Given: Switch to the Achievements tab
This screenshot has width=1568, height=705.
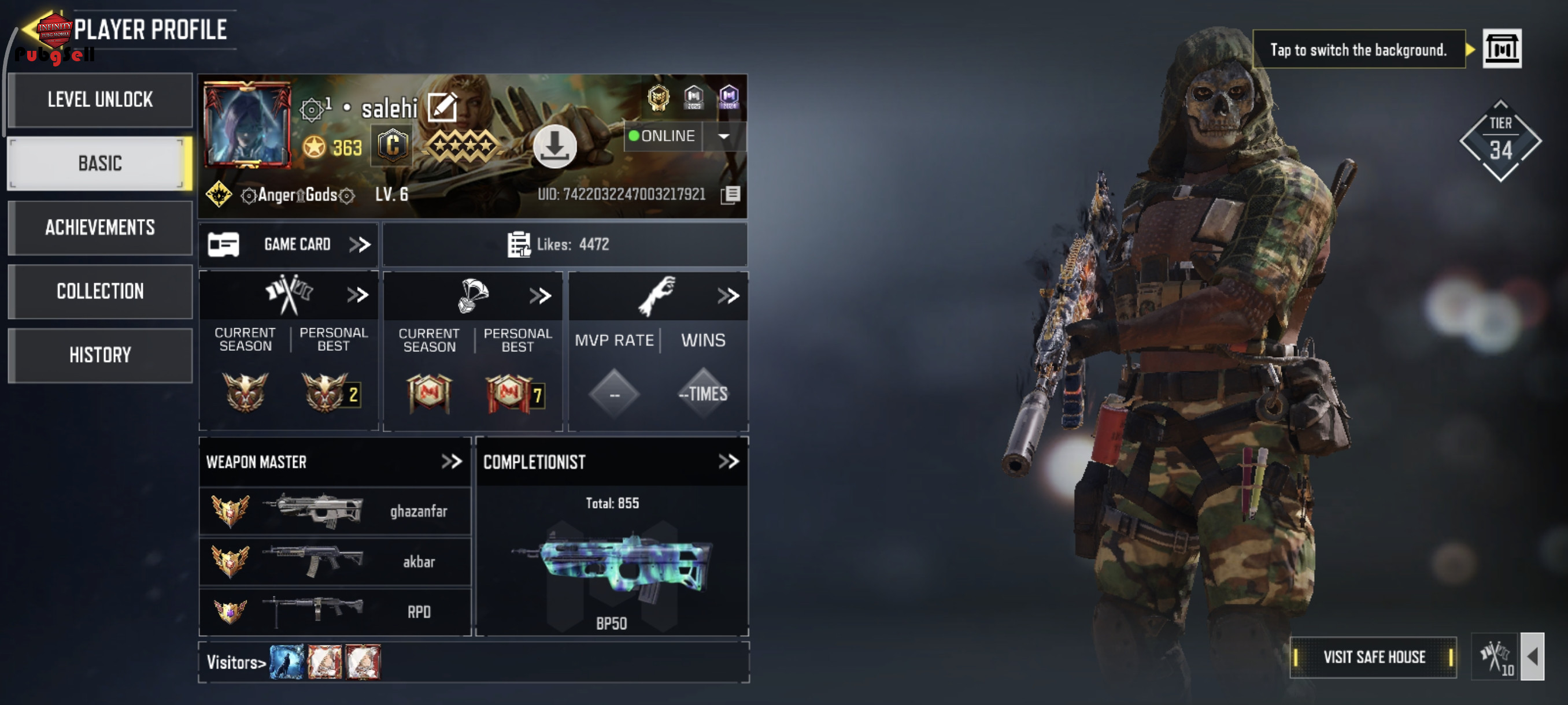Looking at the screenshot, I should (x=100, y=228).
